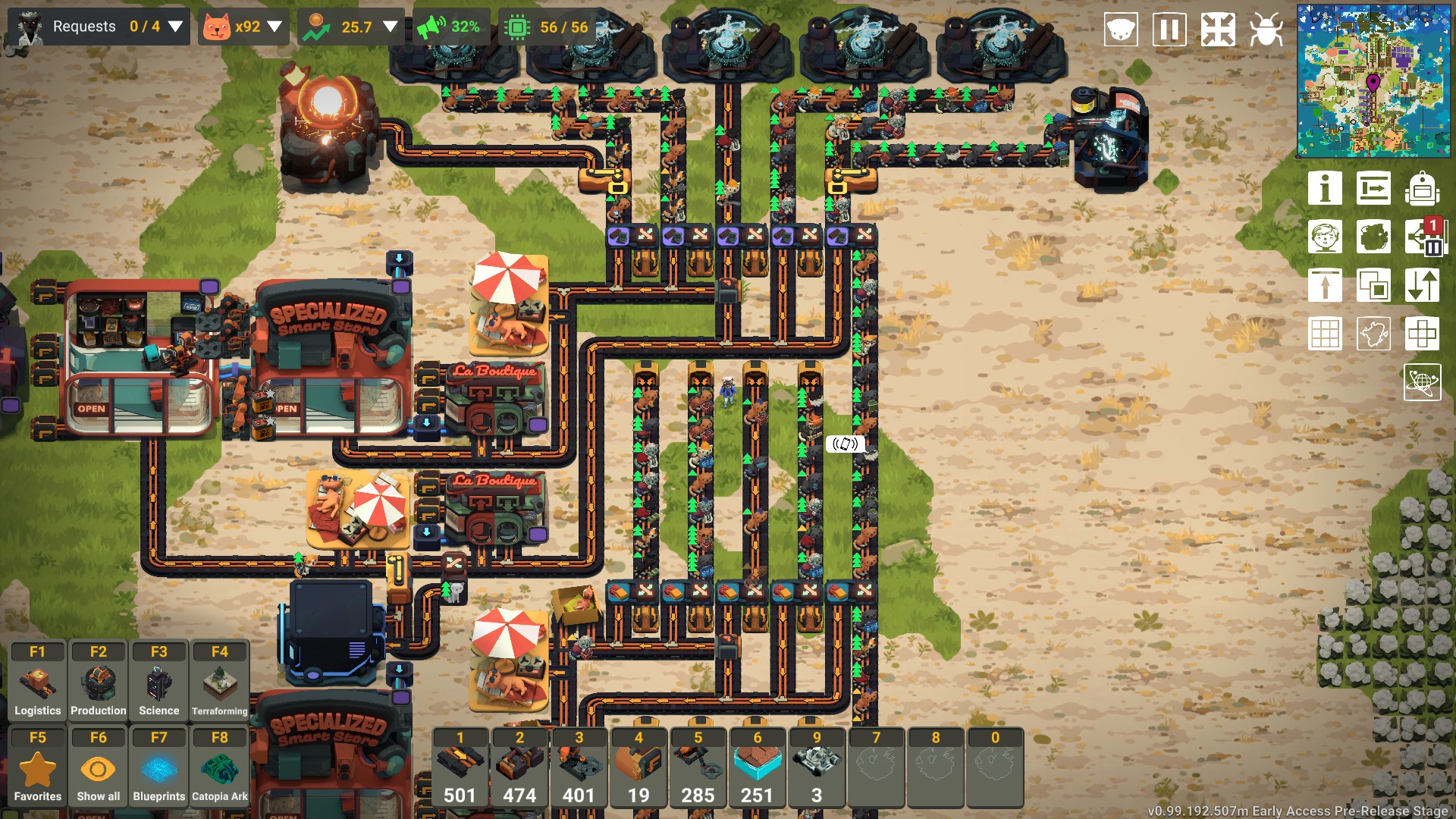Switch to the F7 Blueprints tab
The image size is (1456, 819).
(158, 764)
